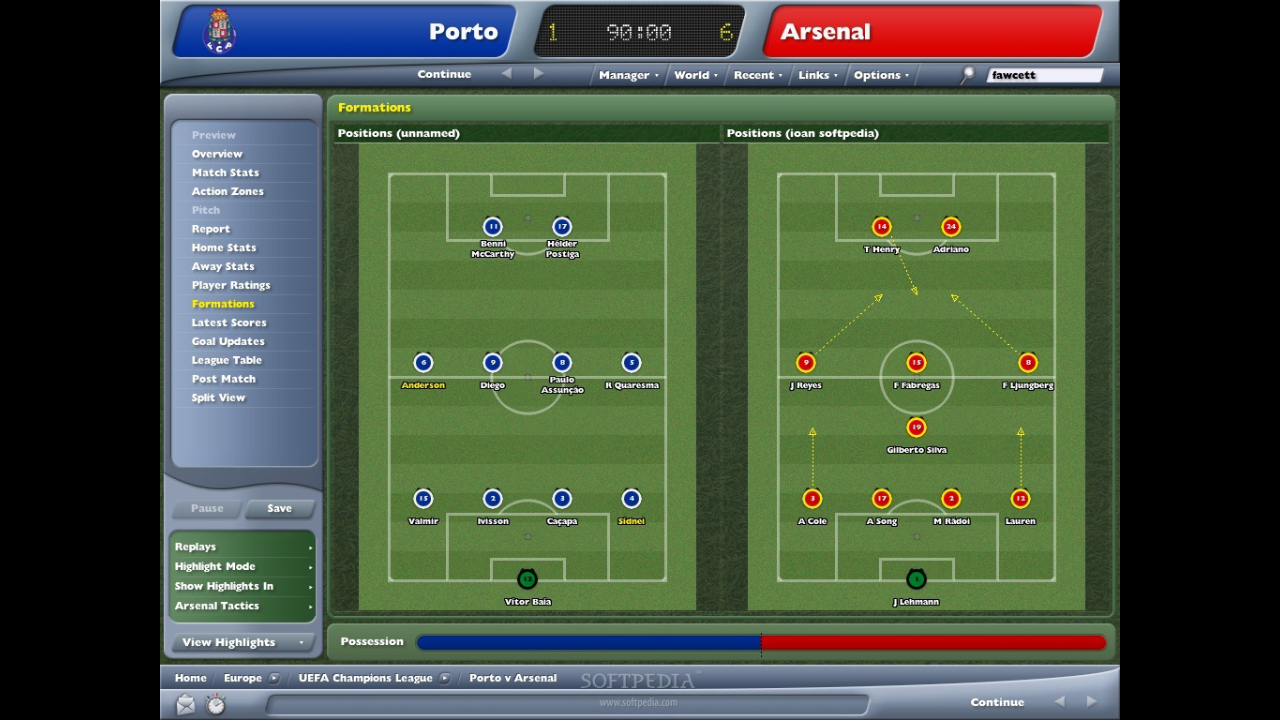Select Vitor Baia on Porto's formation

(x=527, y=580)
